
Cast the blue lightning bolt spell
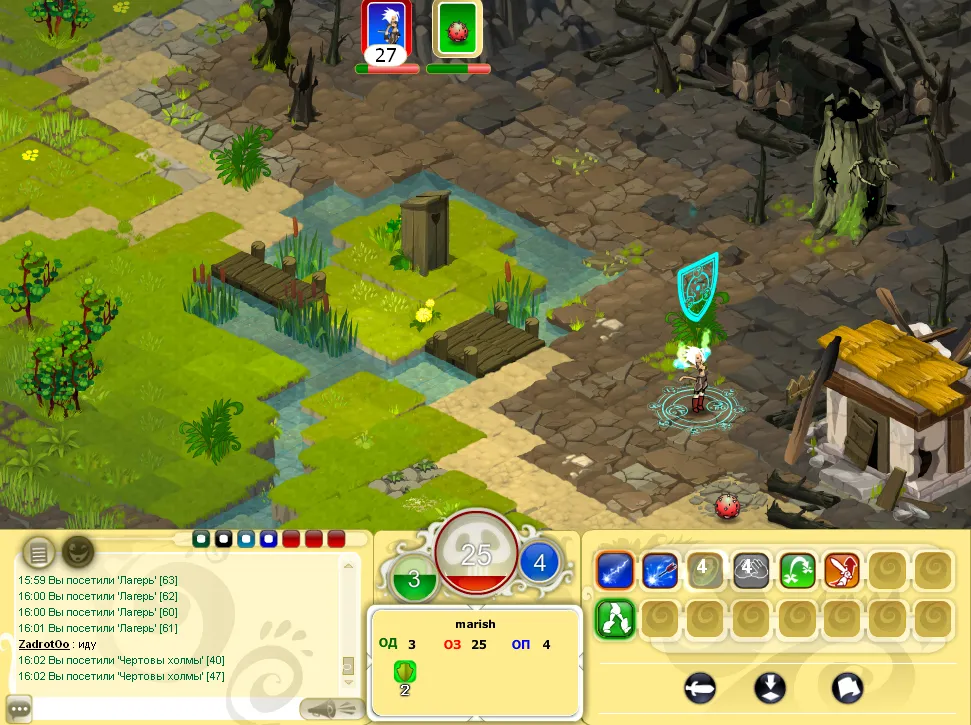click(x=613, y=570)
